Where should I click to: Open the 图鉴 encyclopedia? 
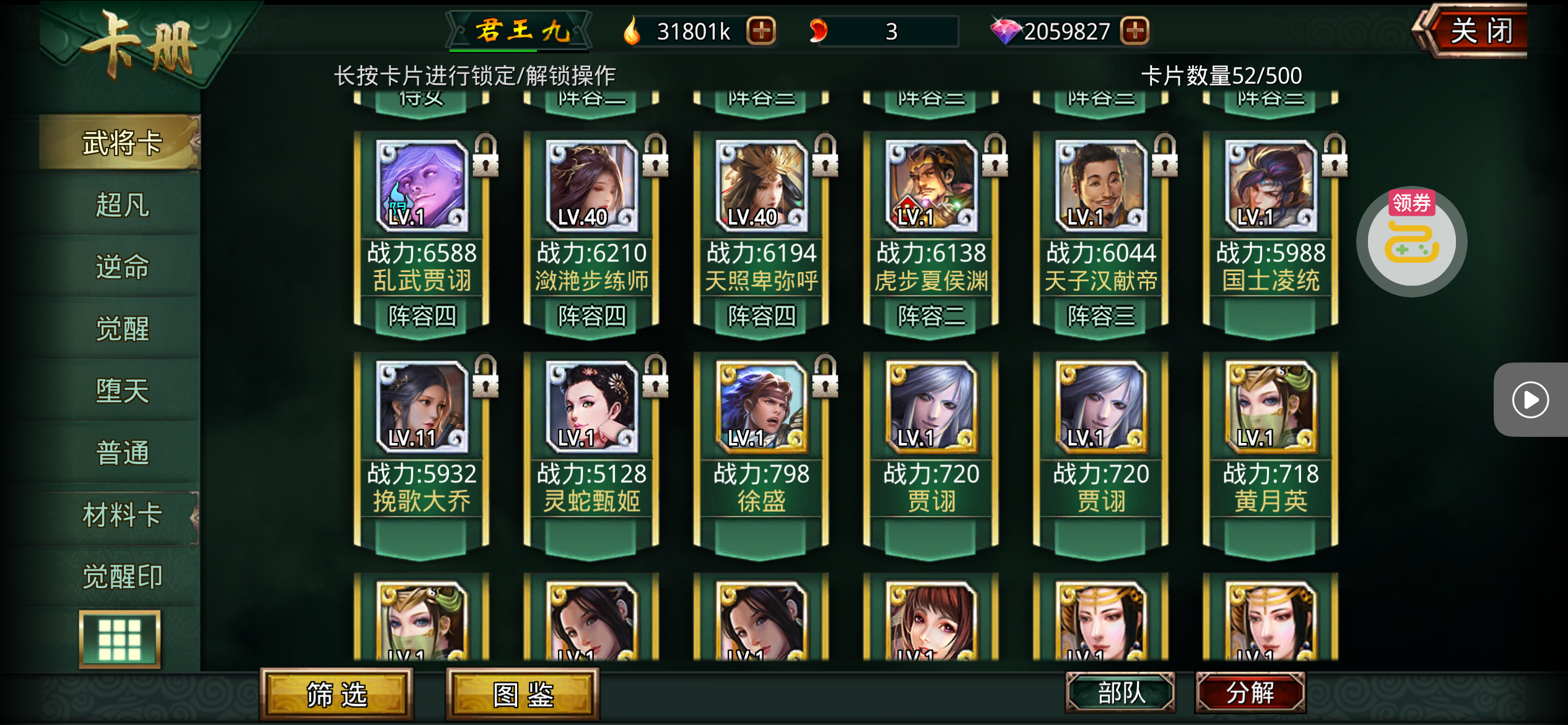[x=522, y=694]
